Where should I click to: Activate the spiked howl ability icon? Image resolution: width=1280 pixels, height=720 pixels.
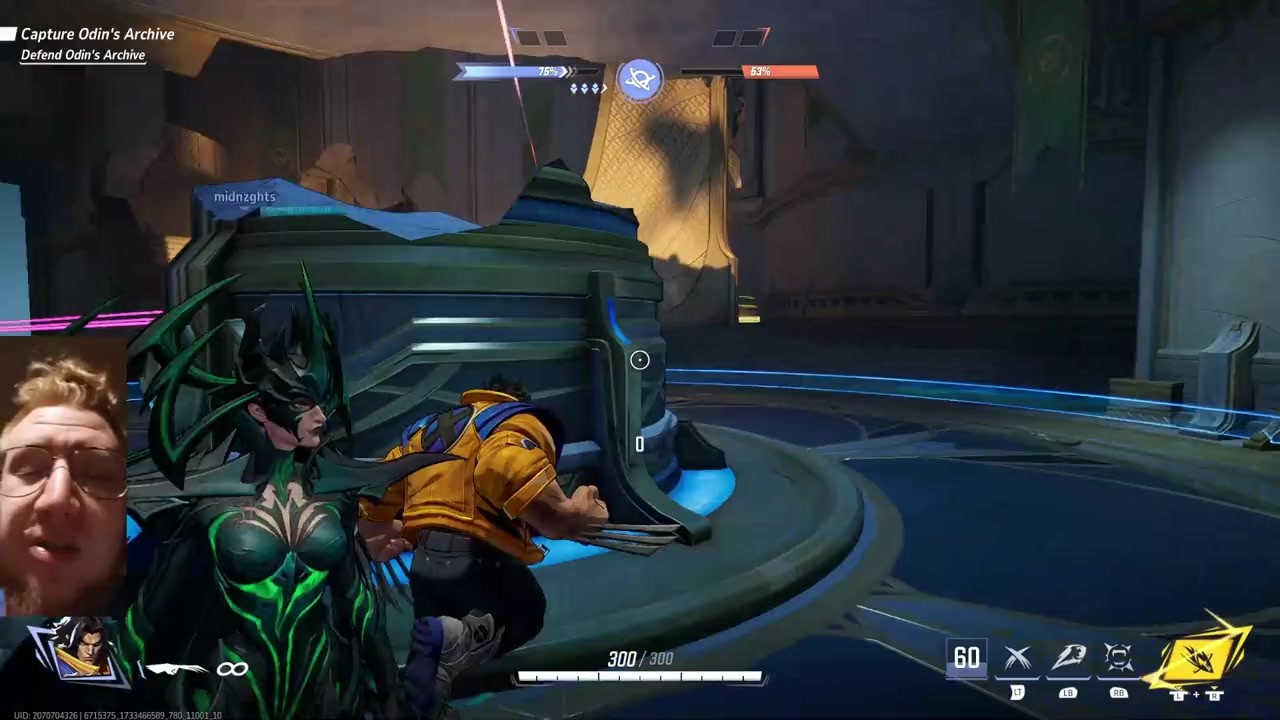[1118, 658]
